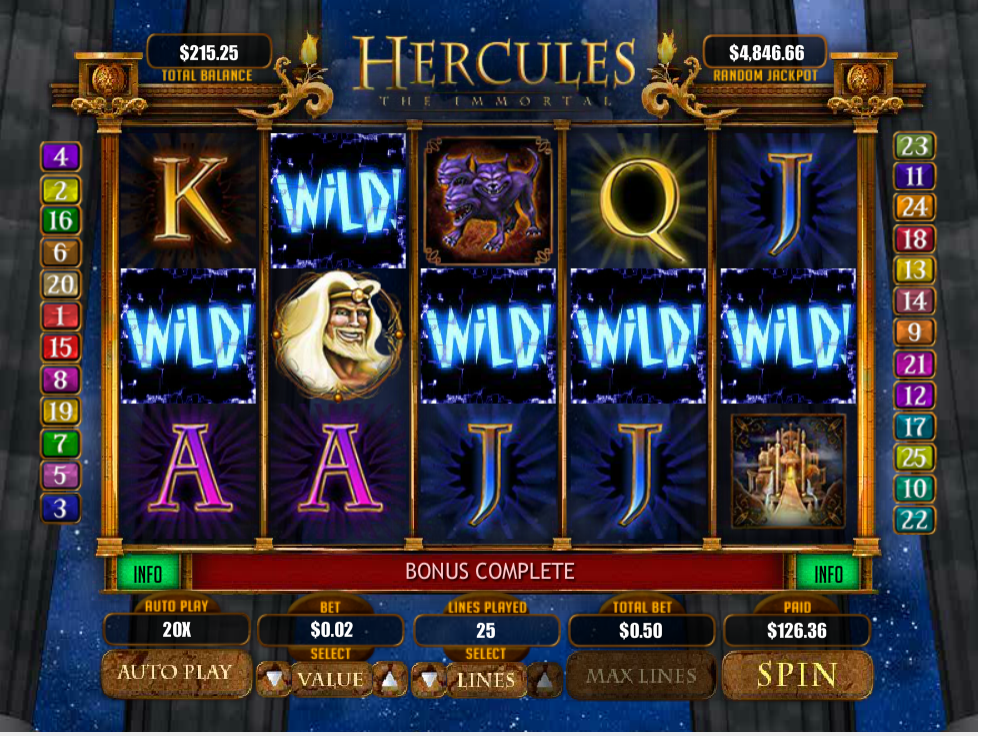The height and width of the screenshot is (736, 982).
Task: Pick payline number 19 marker
Action: pyautogui.click(x=60, y=411)
